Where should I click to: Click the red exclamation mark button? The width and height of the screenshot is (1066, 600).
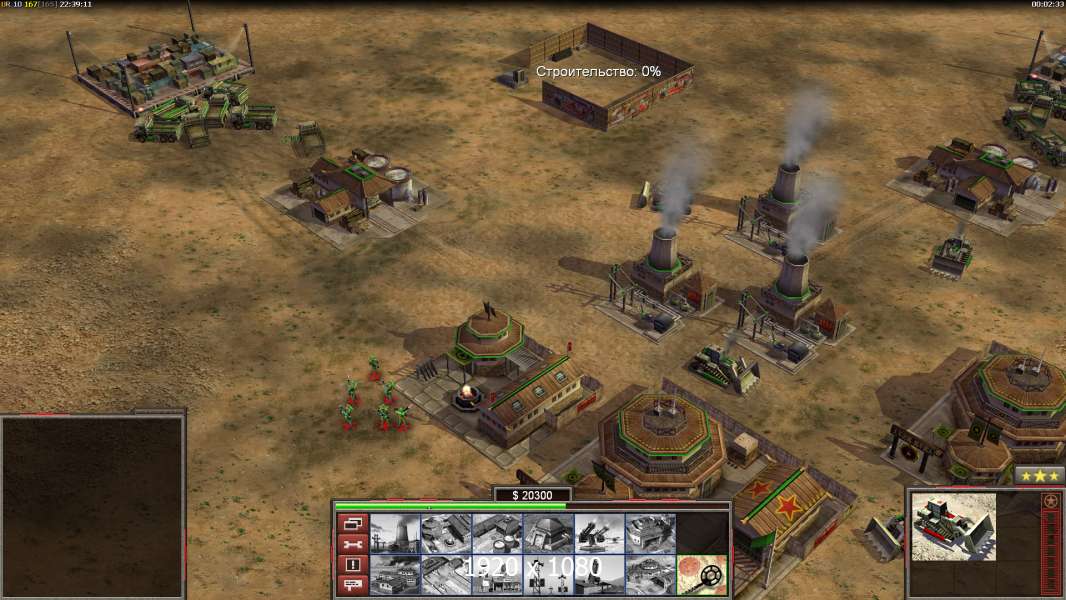tap(352, 565)
